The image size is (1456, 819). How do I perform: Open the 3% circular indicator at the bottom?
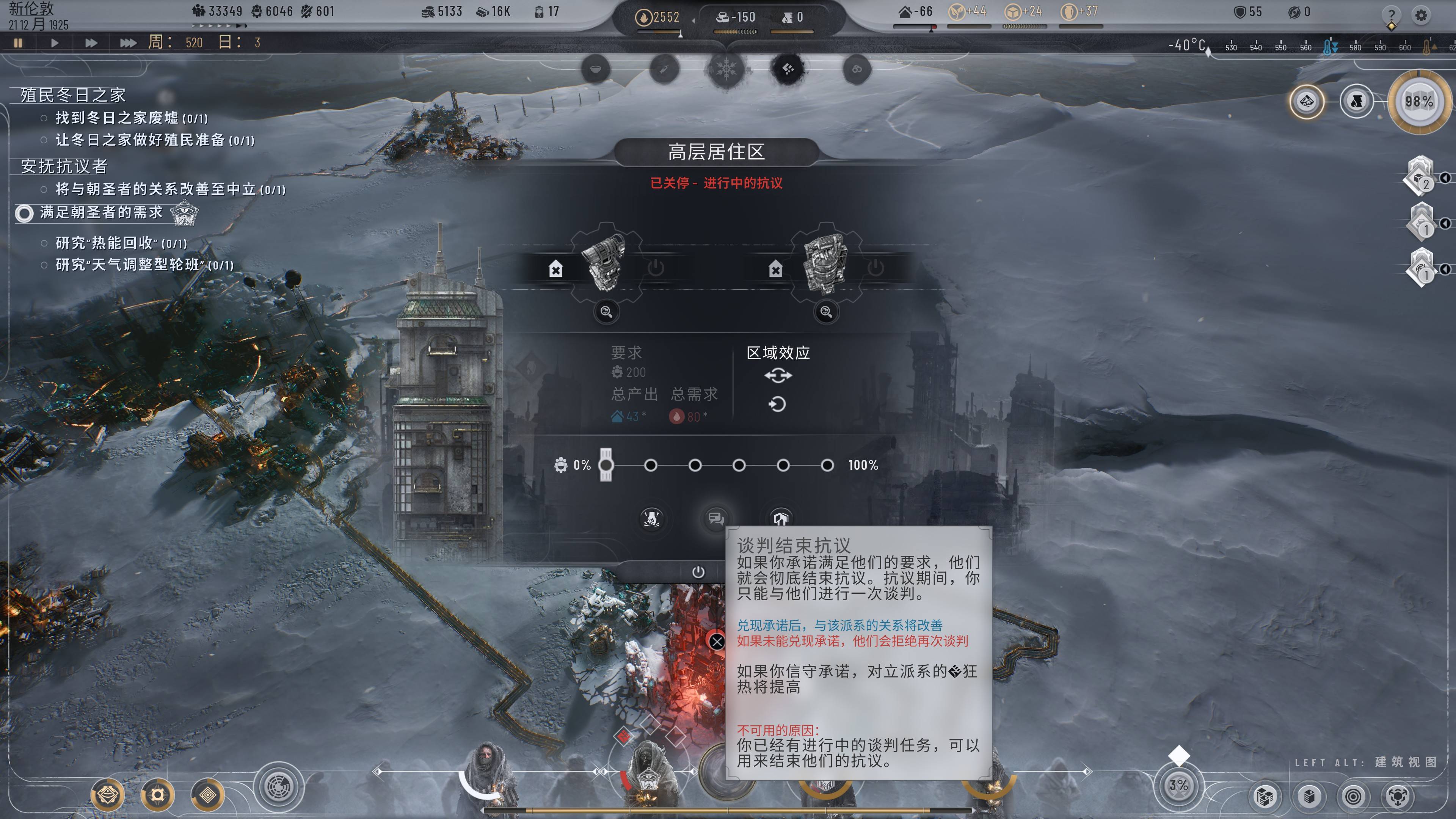click(1178, 785)
